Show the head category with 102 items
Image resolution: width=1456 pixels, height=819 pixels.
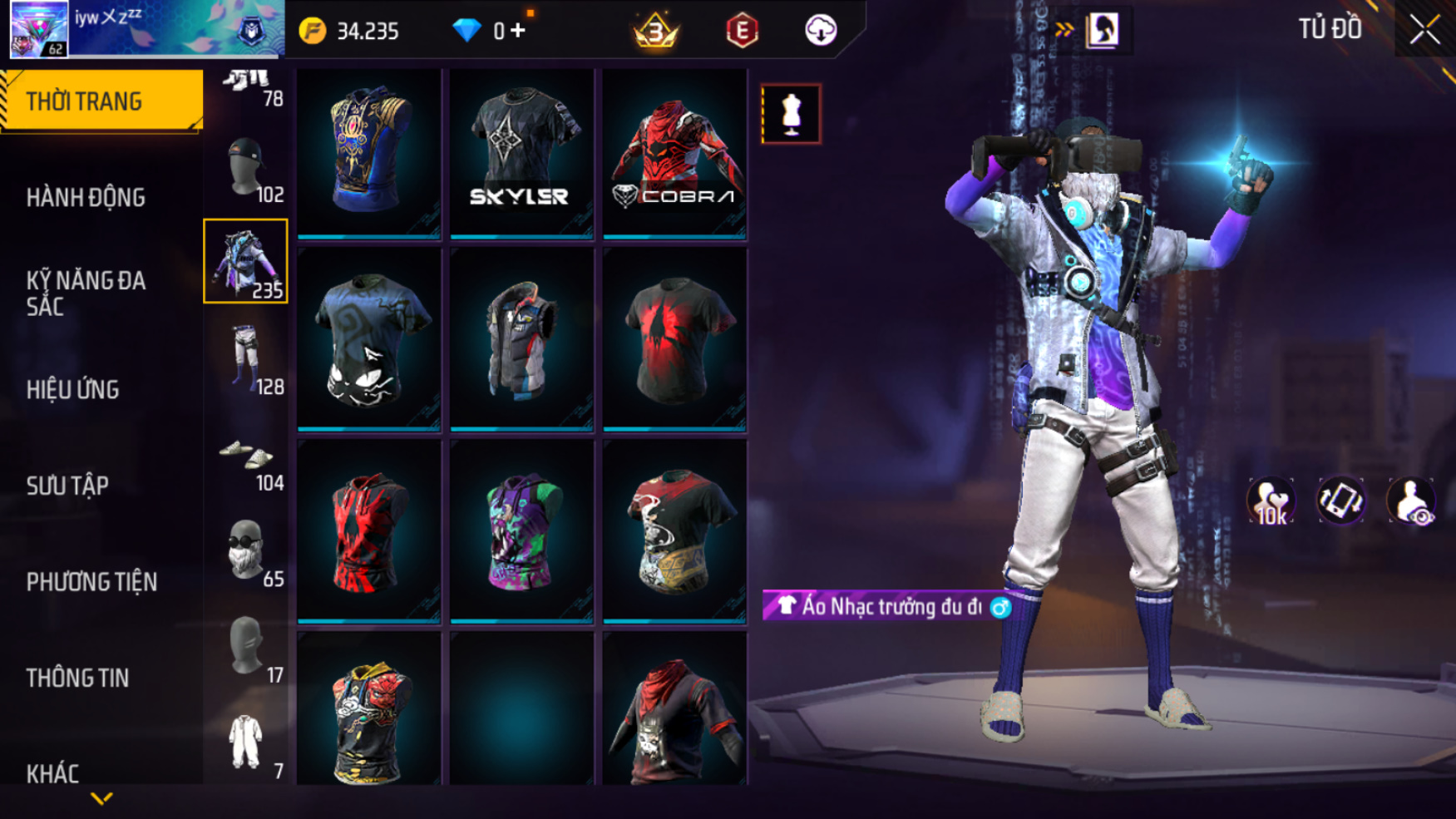pos(246,168)
